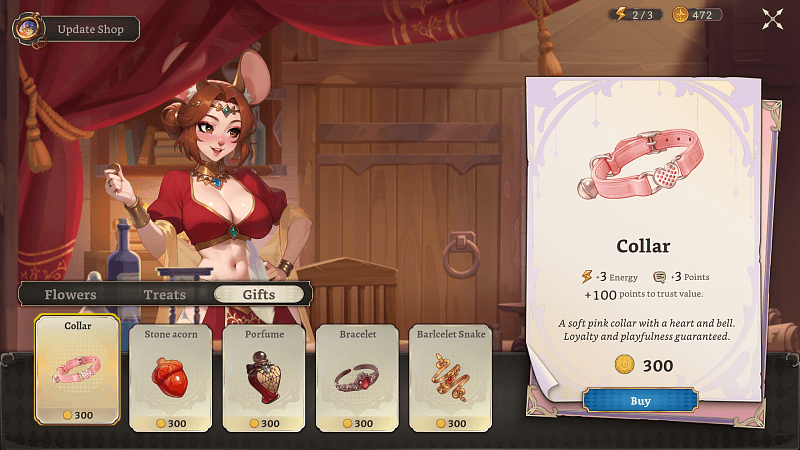Choose the Collar gift card

pos(78,370)
